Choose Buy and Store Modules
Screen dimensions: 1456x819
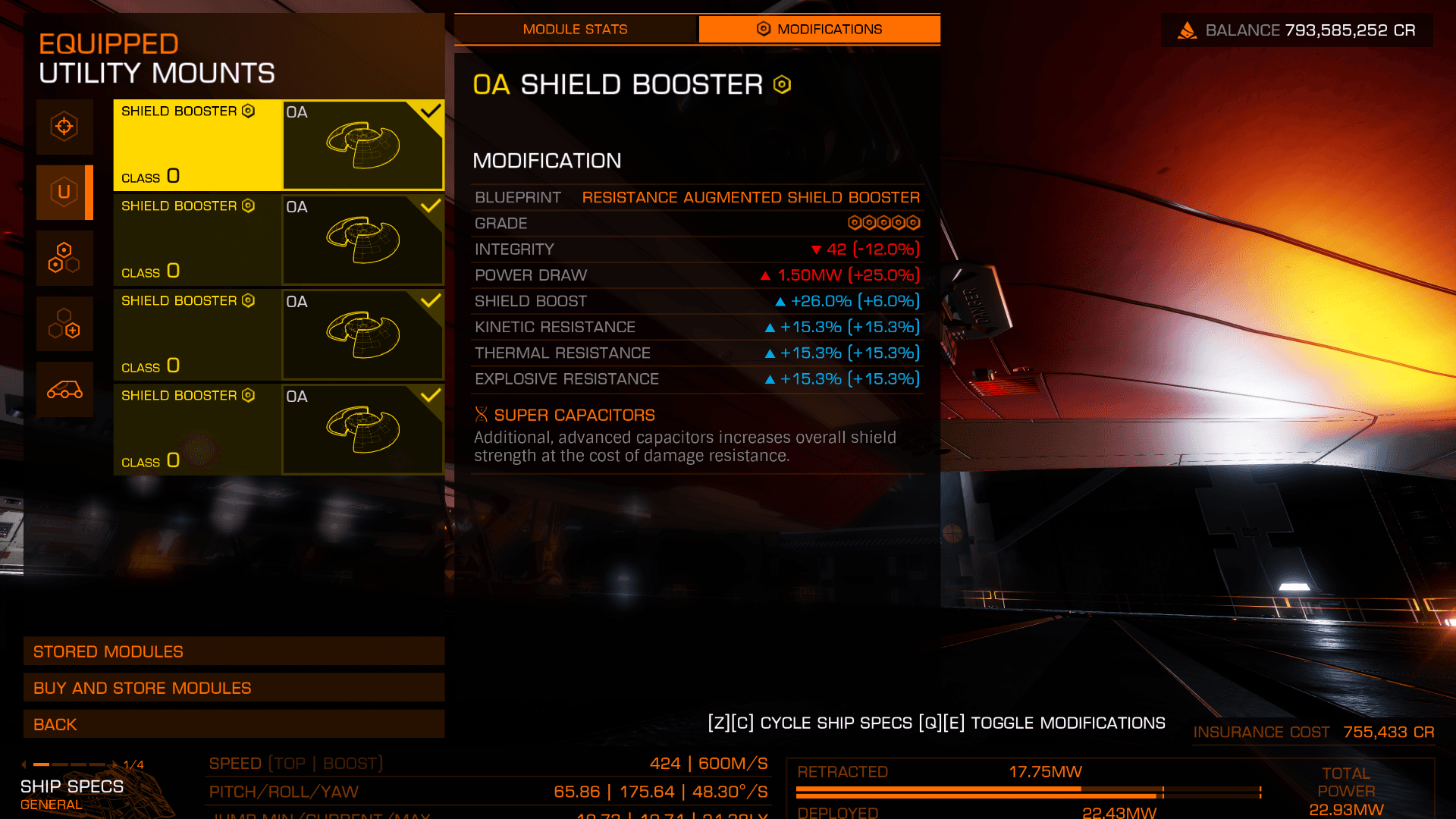coord(234,688)
